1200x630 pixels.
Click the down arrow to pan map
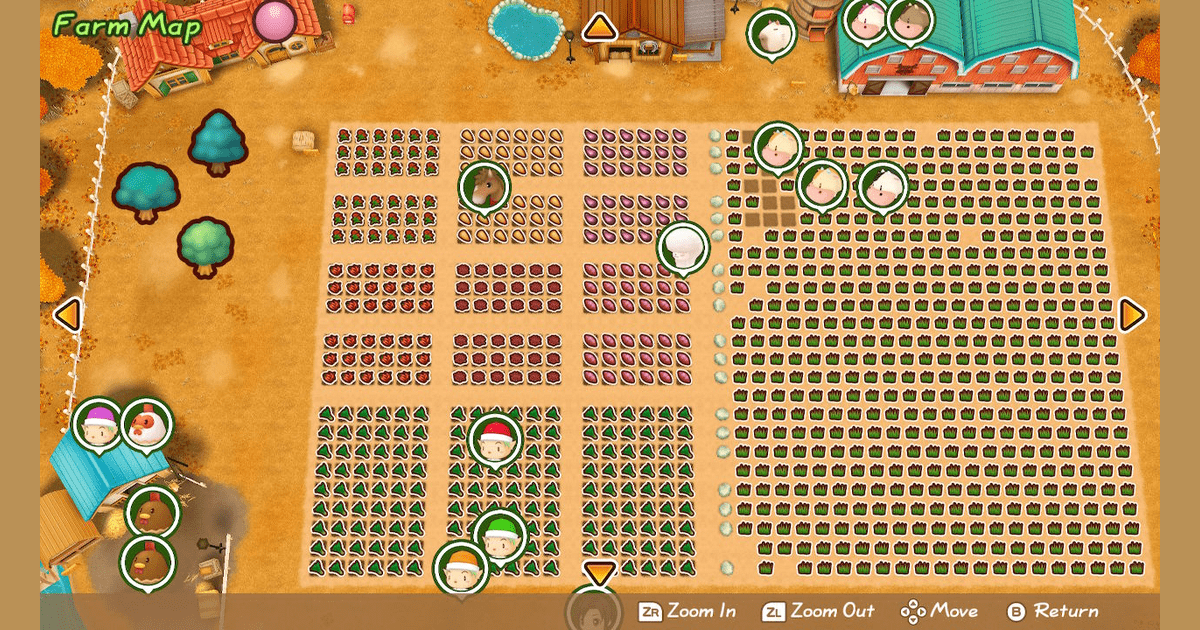tap(599, 573)
